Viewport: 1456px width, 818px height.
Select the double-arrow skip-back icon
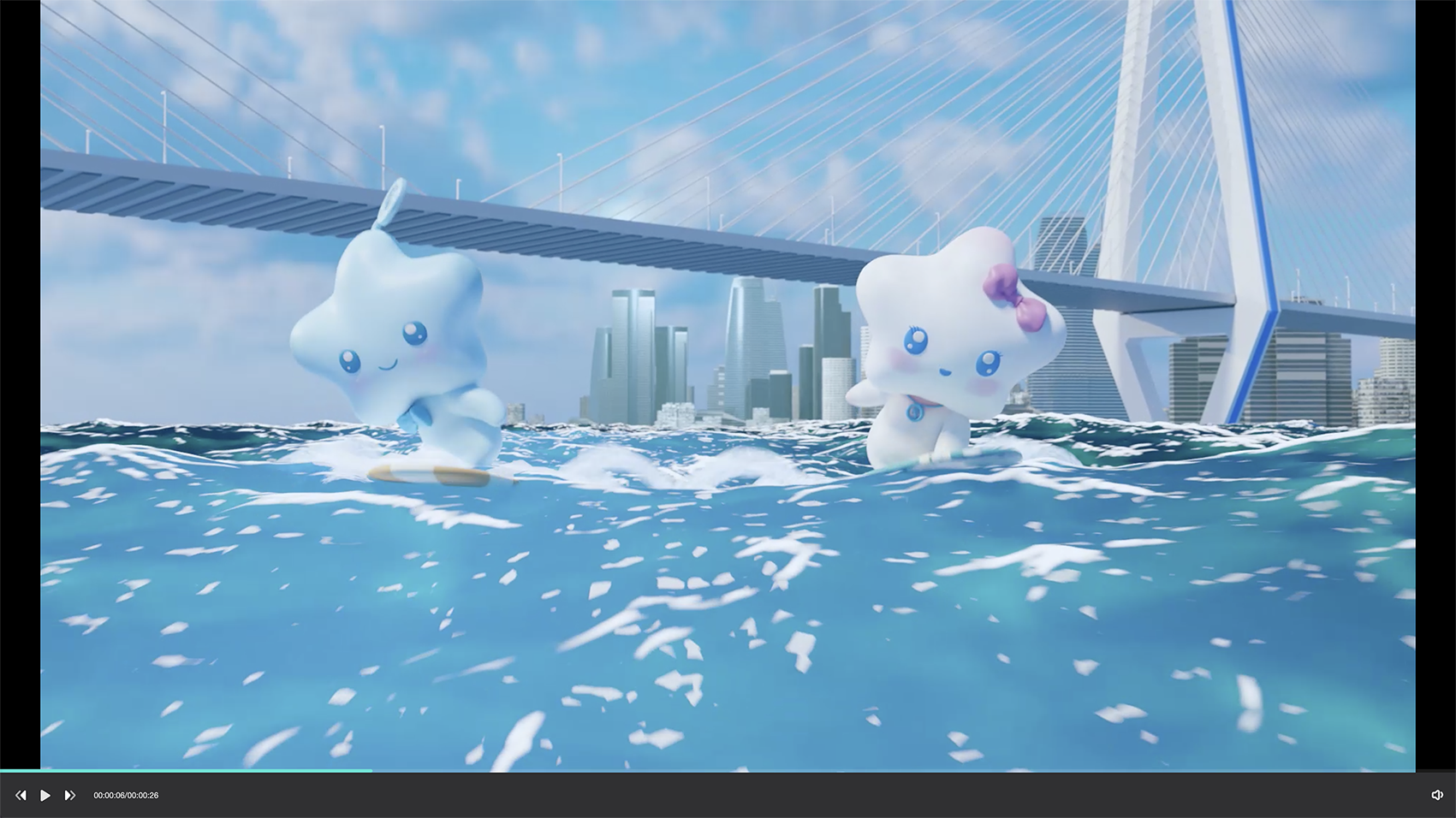[21, 795]
